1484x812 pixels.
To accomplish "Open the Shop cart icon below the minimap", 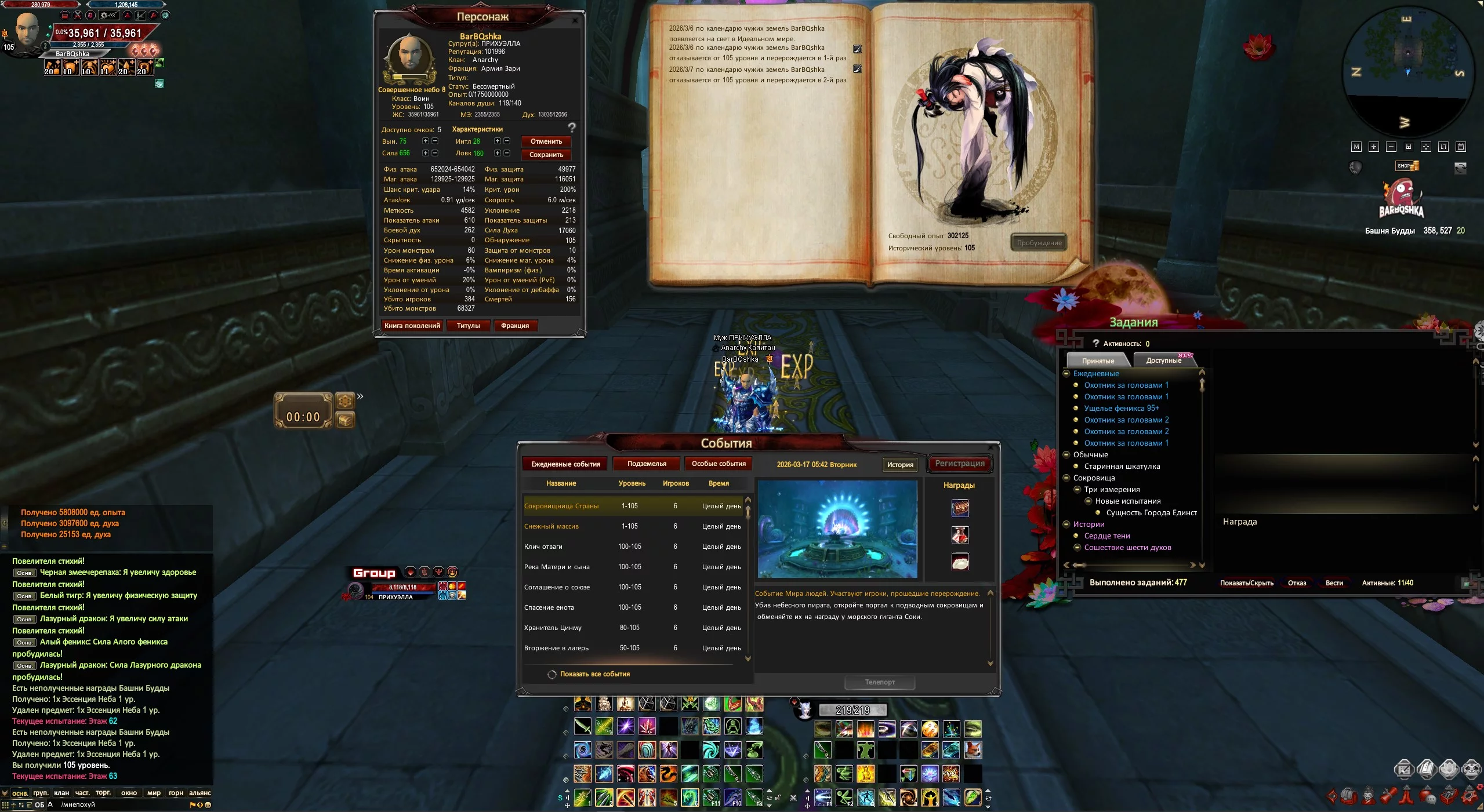I will [x=1406, y=165].
